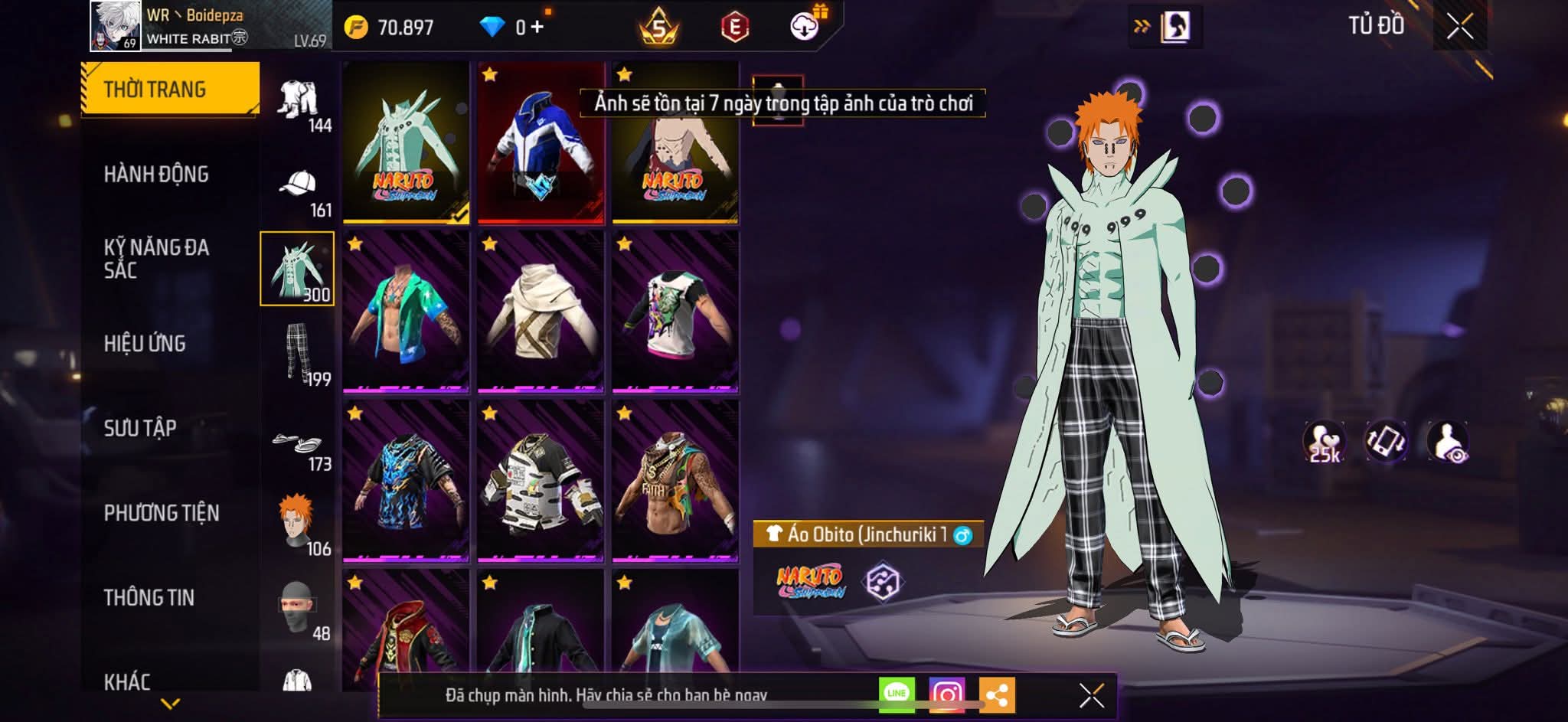Viewport: 1568px width, 722px height.
Task: Share the screenshot to Instagram
Action: tap(946, 694)
